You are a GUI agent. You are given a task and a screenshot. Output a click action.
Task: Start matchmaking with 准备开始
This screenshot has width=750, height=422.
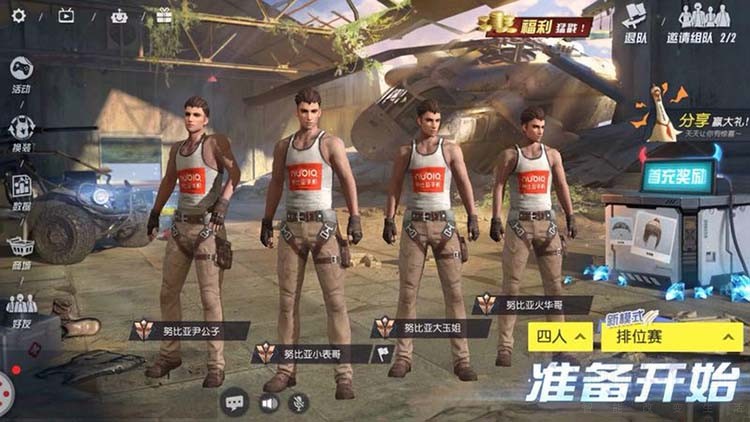tap(635, 382)
